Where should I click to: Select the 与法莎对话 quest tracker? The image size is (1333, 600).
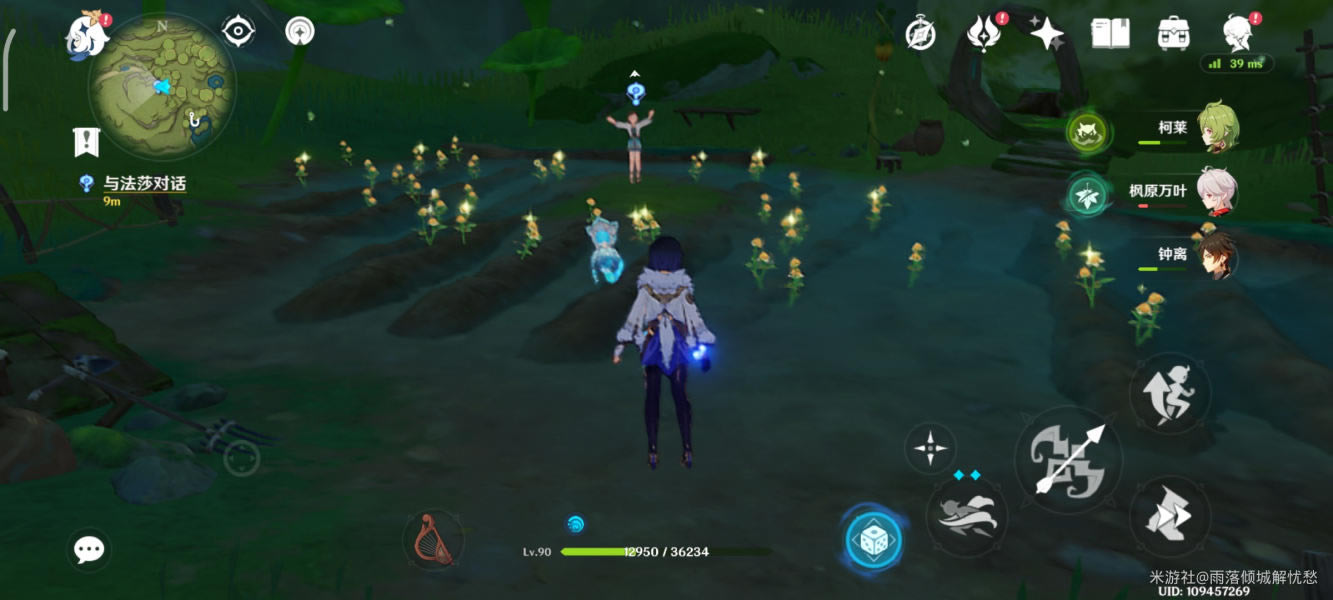pos(144,184)
